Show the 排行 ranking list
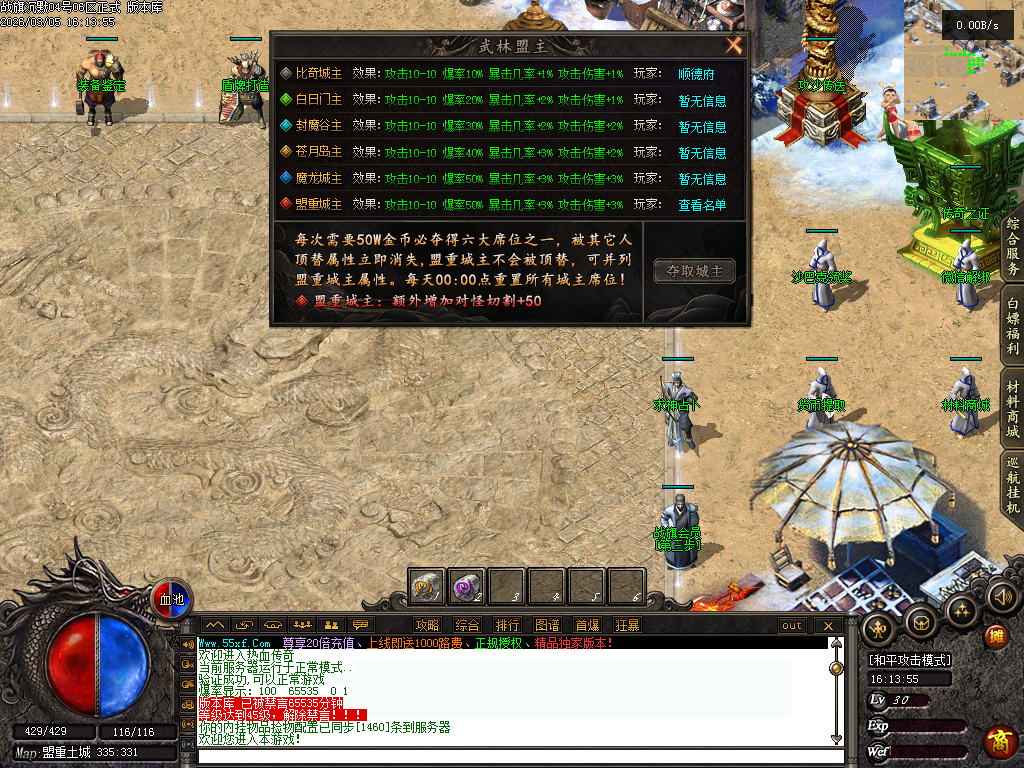 (x=507, y=626)
